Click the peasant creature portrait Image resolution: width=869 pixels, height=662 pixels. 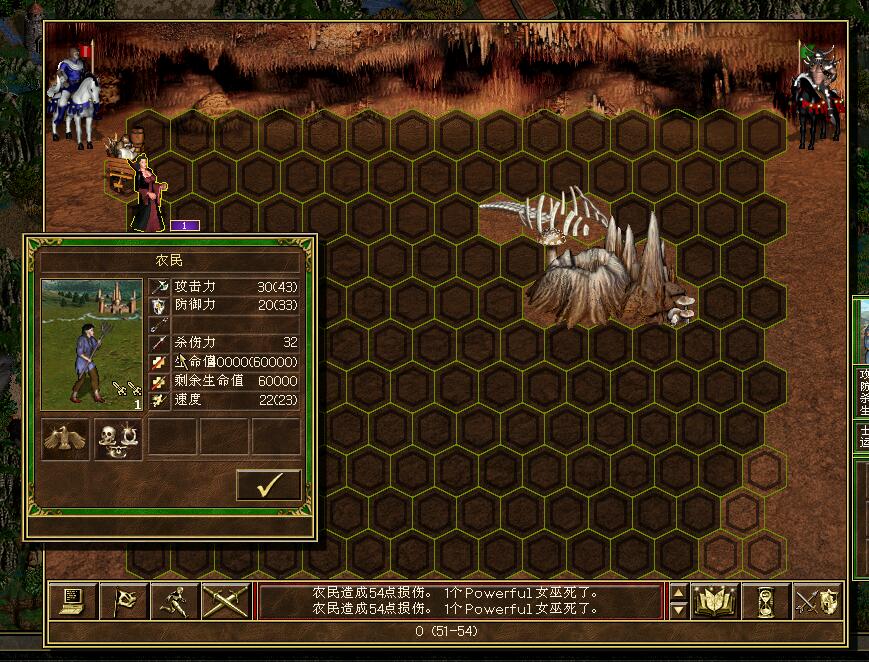(91, 345)
